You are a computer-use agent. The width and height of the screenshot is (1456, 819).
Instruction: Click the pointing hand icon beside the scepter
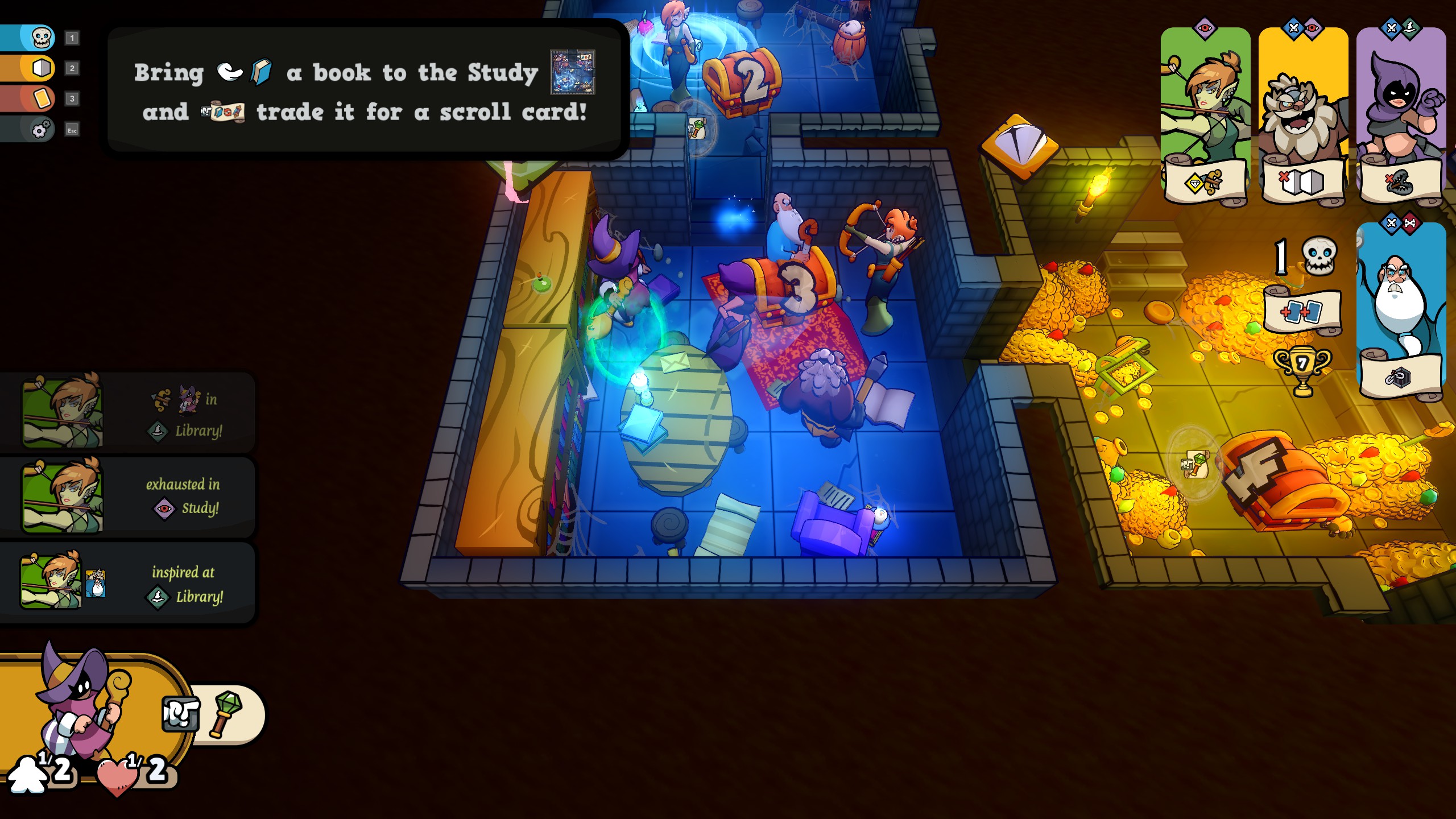point(180,714)
